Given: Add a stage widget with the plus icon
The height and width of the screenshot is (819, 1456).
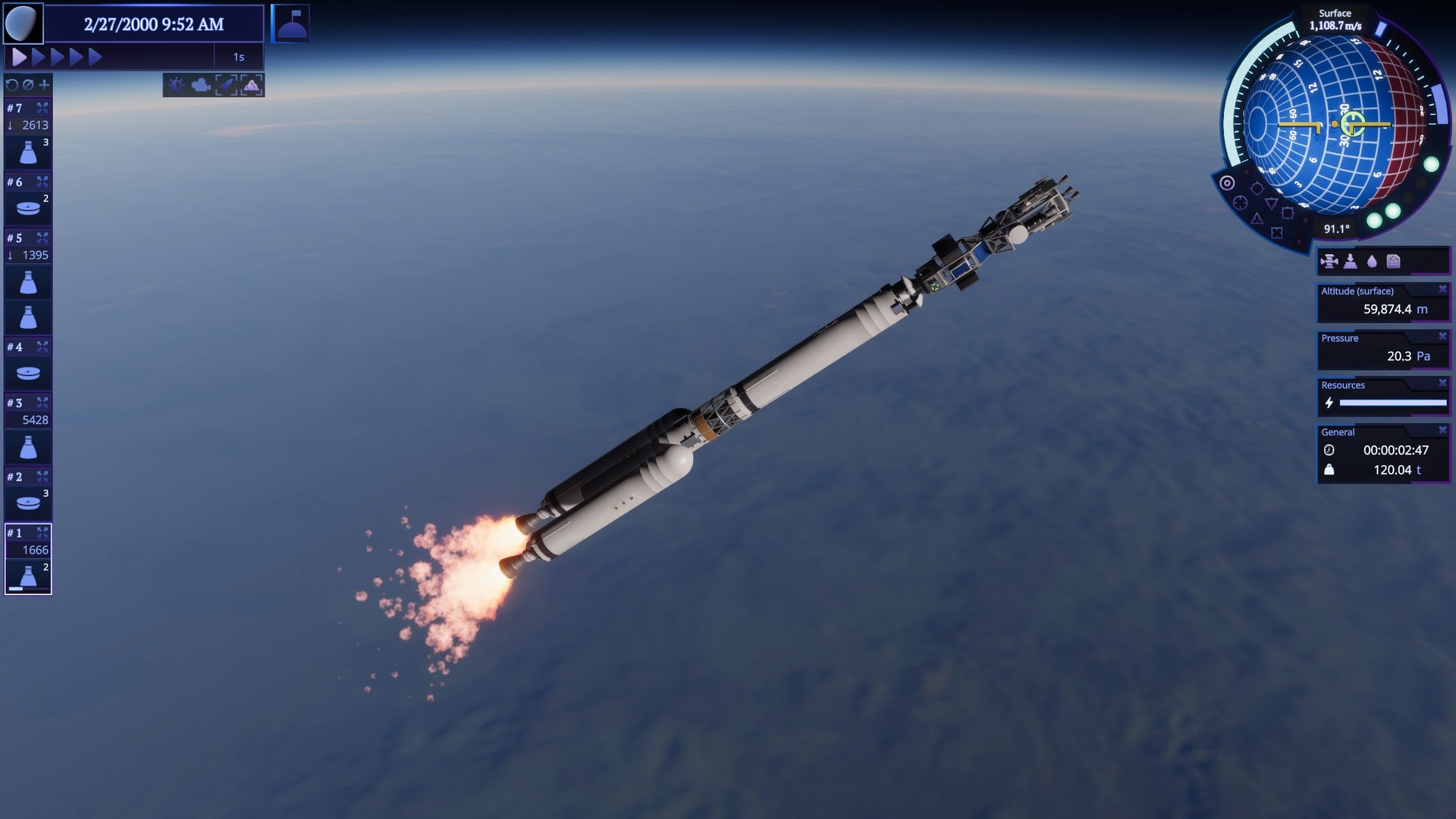Looking at the screenshot, I should click(x=43, y=85).
